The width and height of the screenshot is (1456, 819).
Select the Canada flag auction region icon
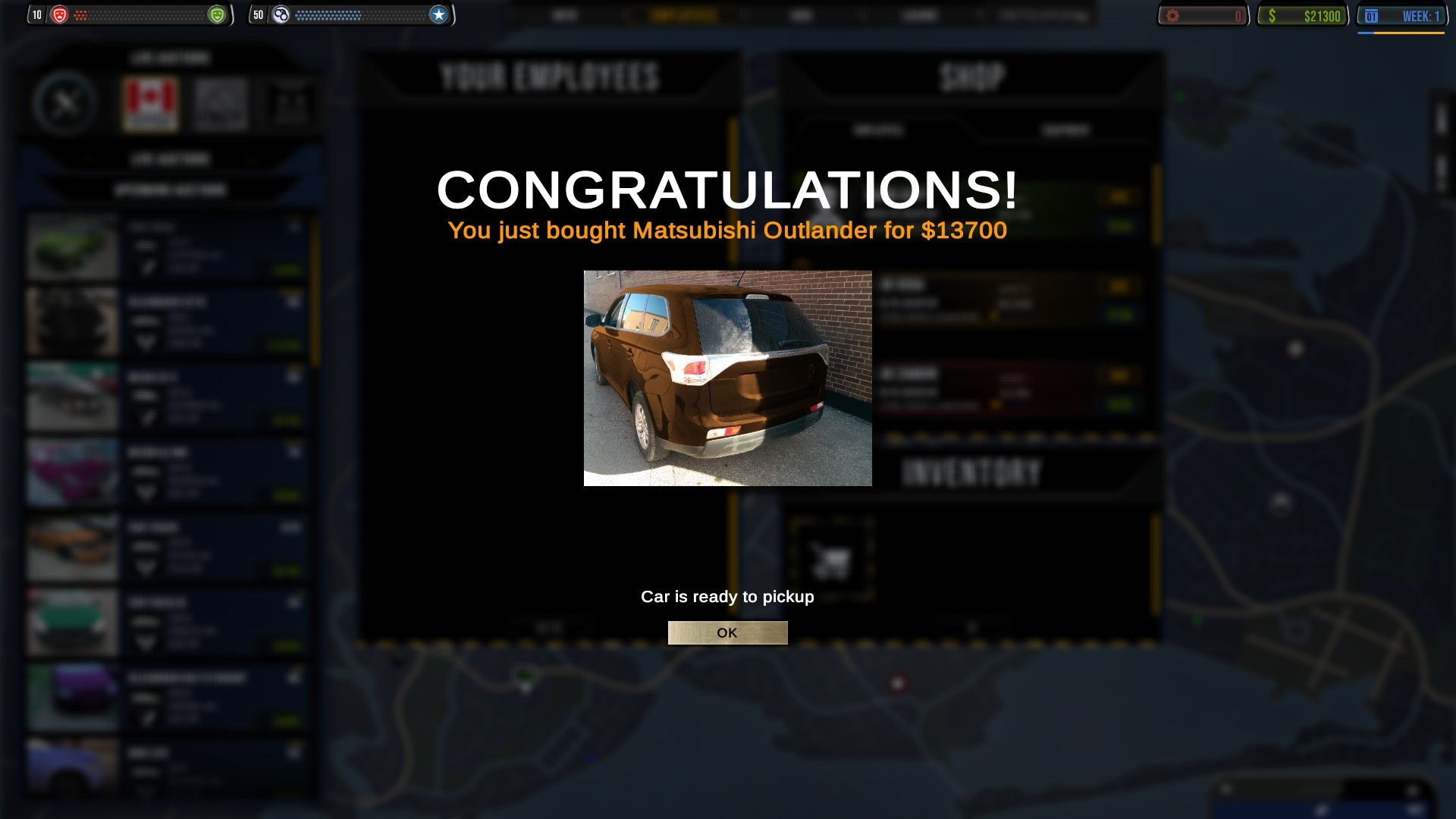pyautogui.click(x=149, y=103)
